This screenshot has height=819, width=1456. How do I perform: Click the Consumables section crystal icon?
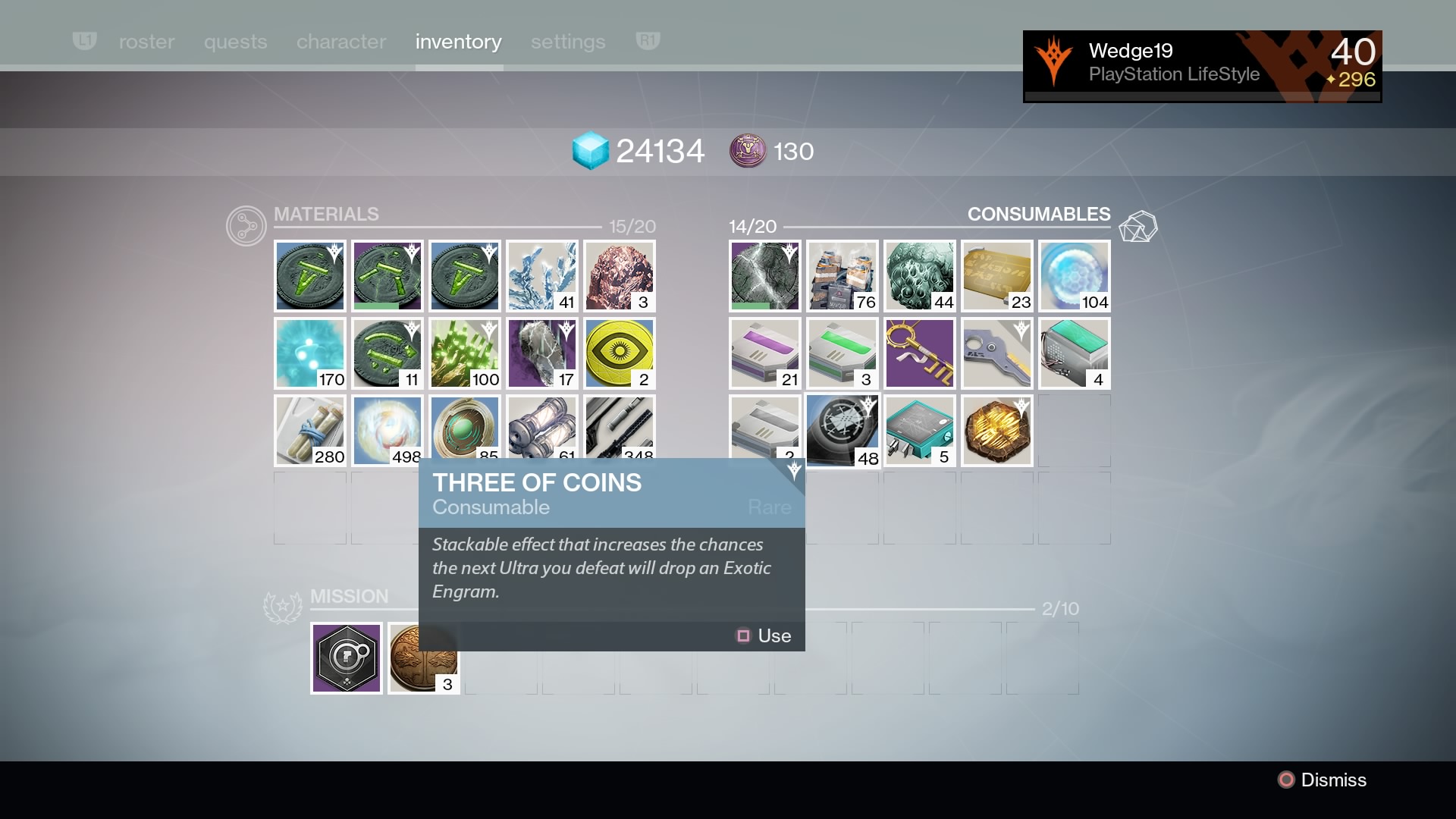point(1140,226)
